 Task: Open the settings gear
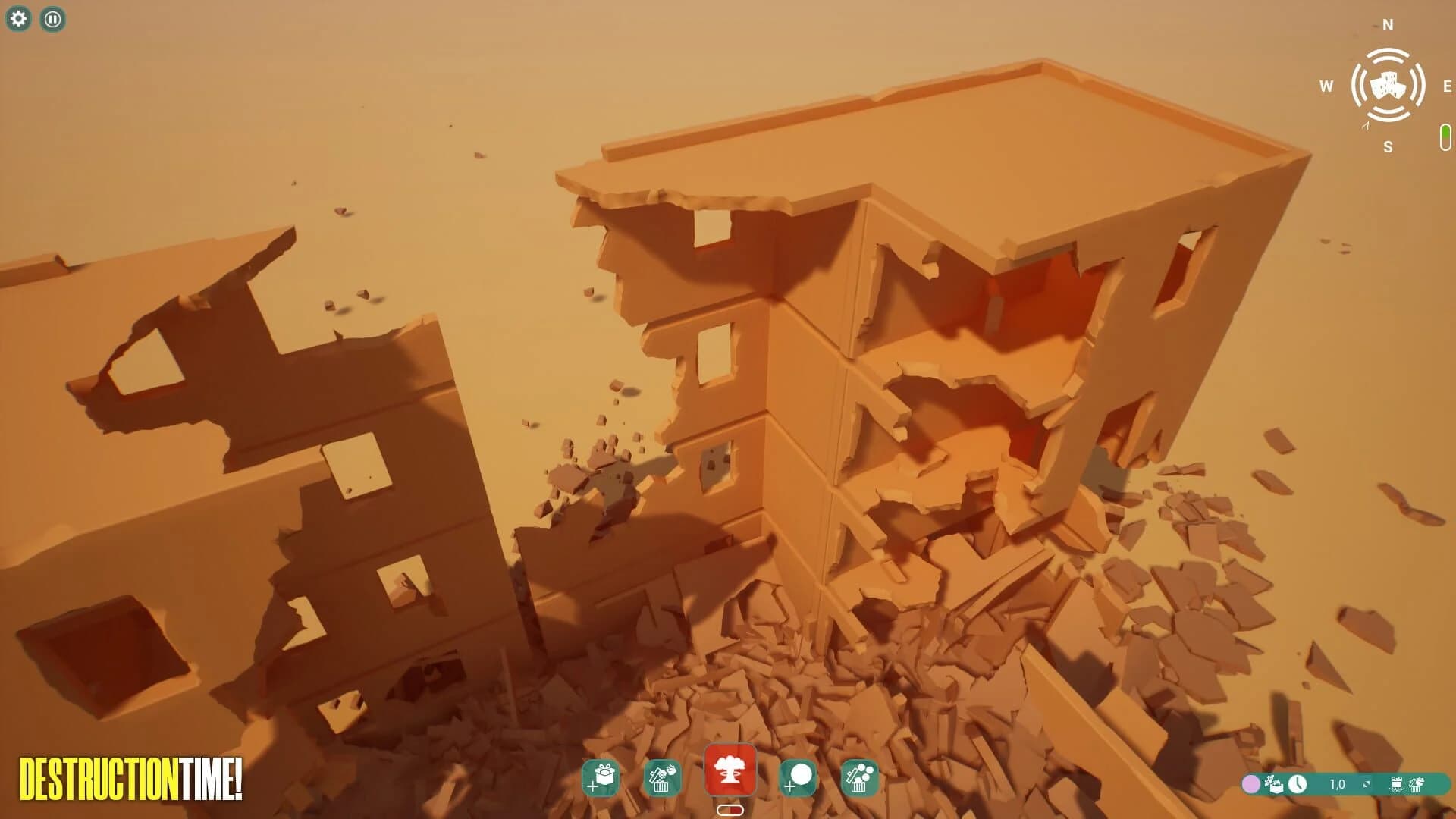coord(19,19)
